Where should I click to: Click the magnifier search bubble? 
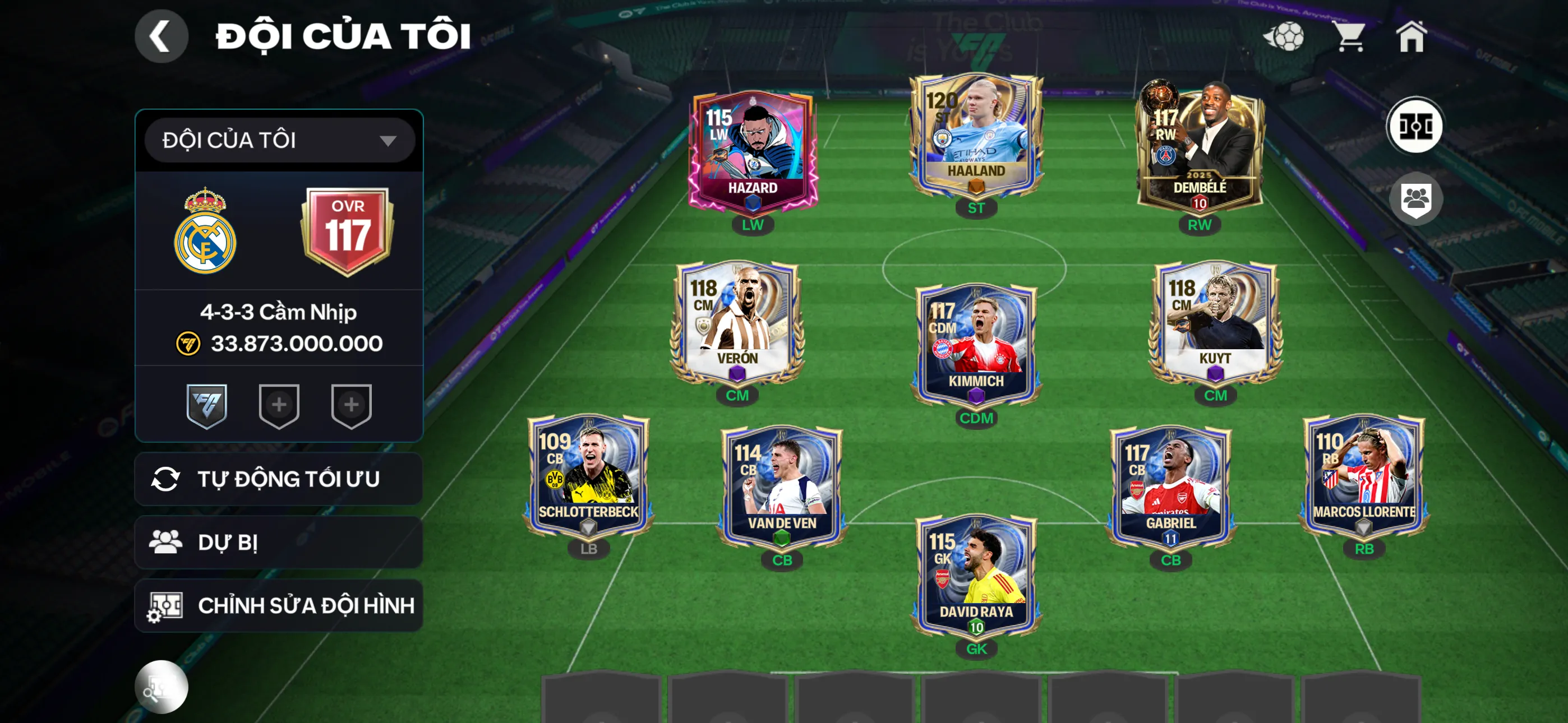point(161,687)
